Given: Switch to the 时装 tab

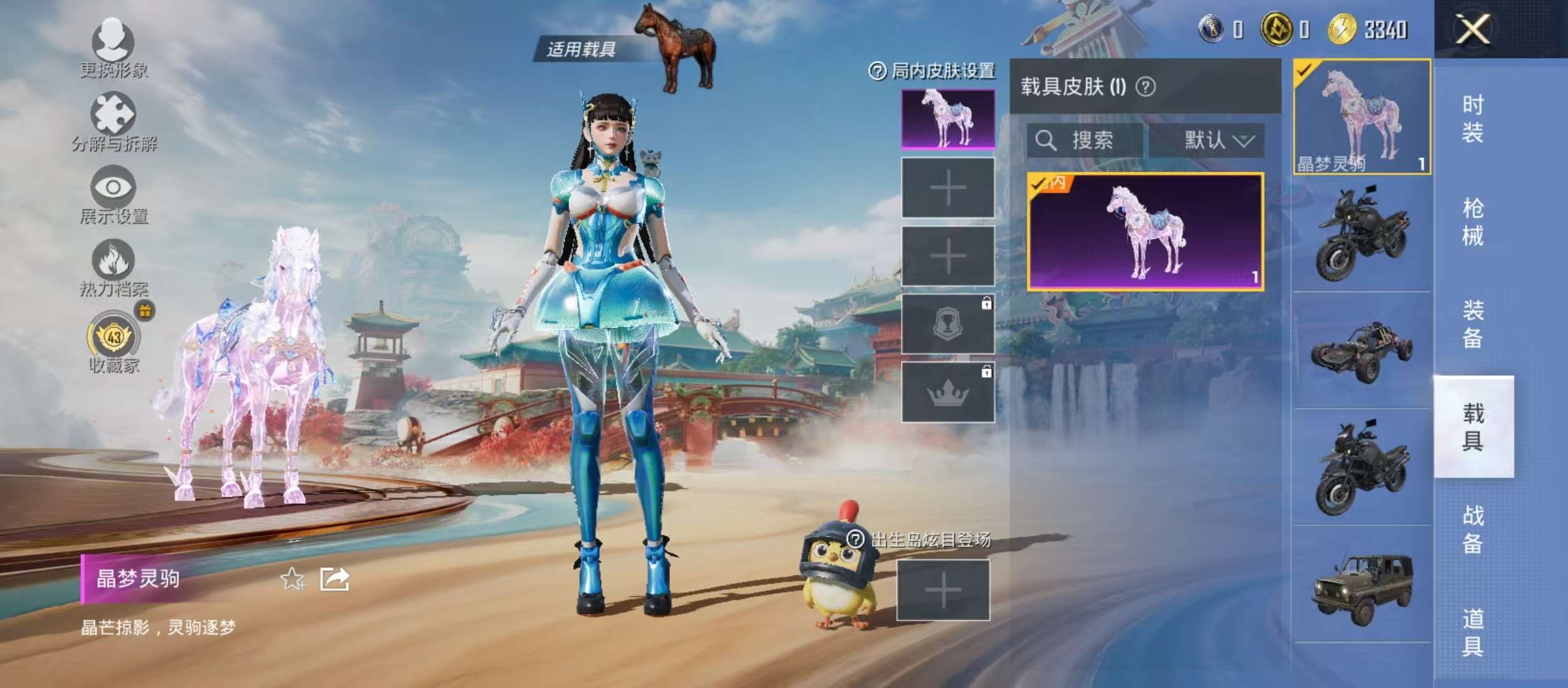Looking at the screenshot, I should [1472, 118].
